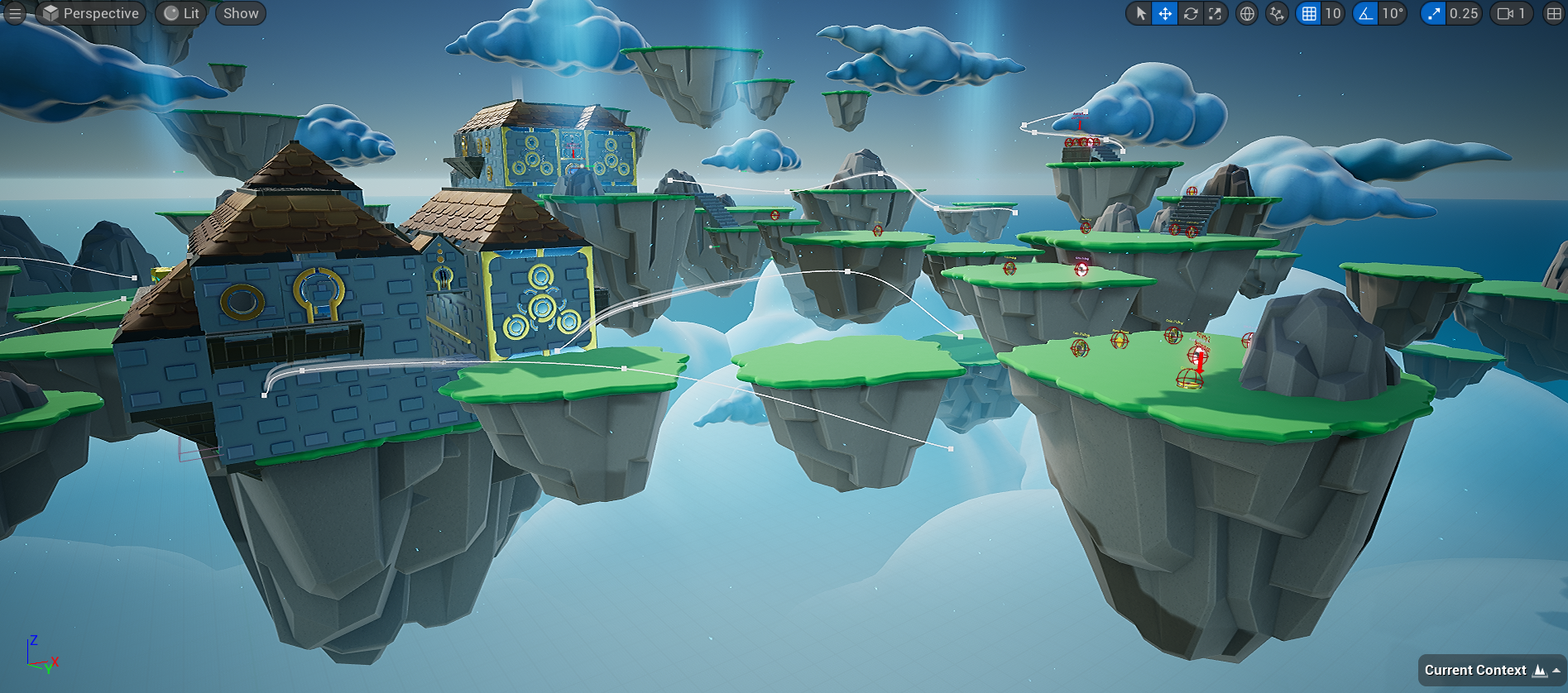Toggle world/local transform space globe icon
Viewport: 1568px width, 693px height.
(x=1246, y=13)
